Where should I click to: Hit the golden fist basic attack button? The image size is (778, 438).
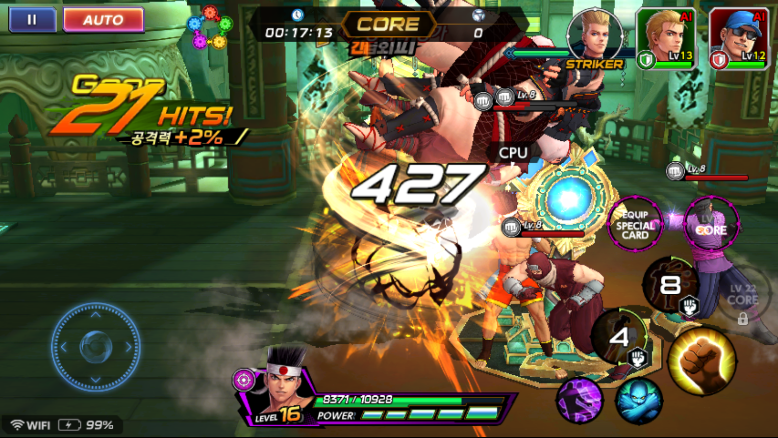tap(701, 358)
